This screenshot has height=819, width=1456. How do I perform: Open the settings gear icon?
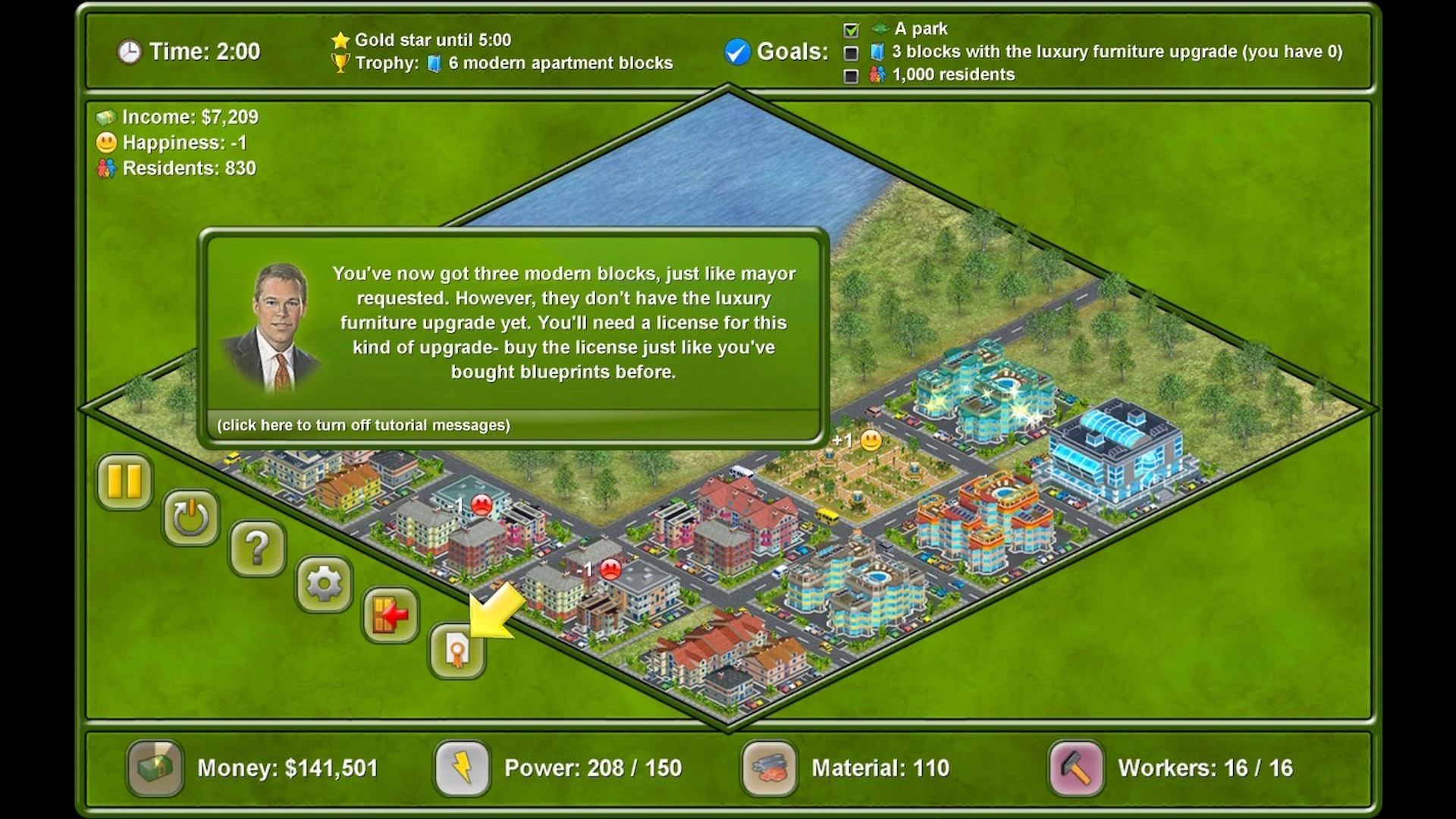(x=324, y=582)
